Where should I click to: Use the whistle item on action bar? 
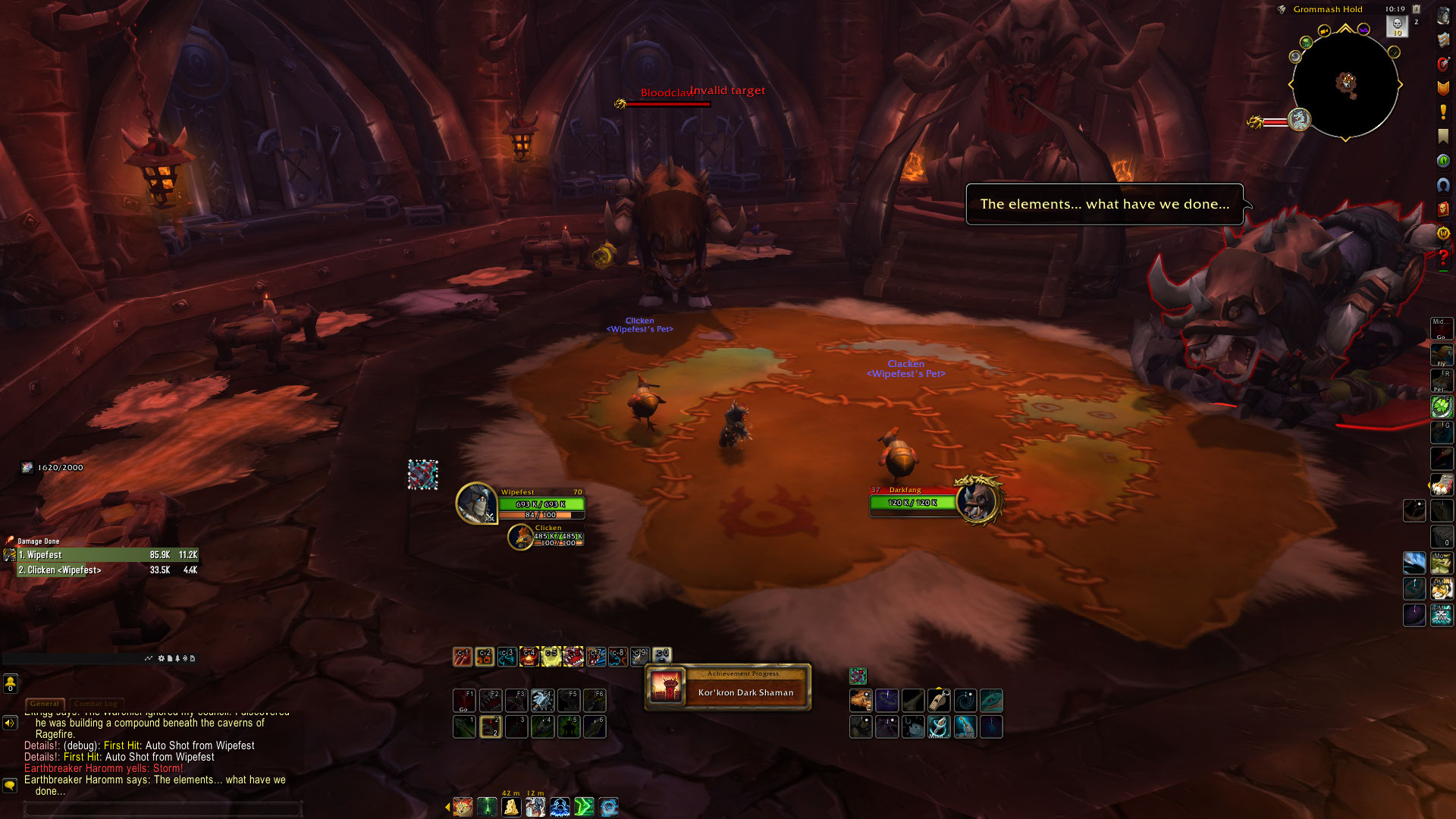click(x=939, y=700)
